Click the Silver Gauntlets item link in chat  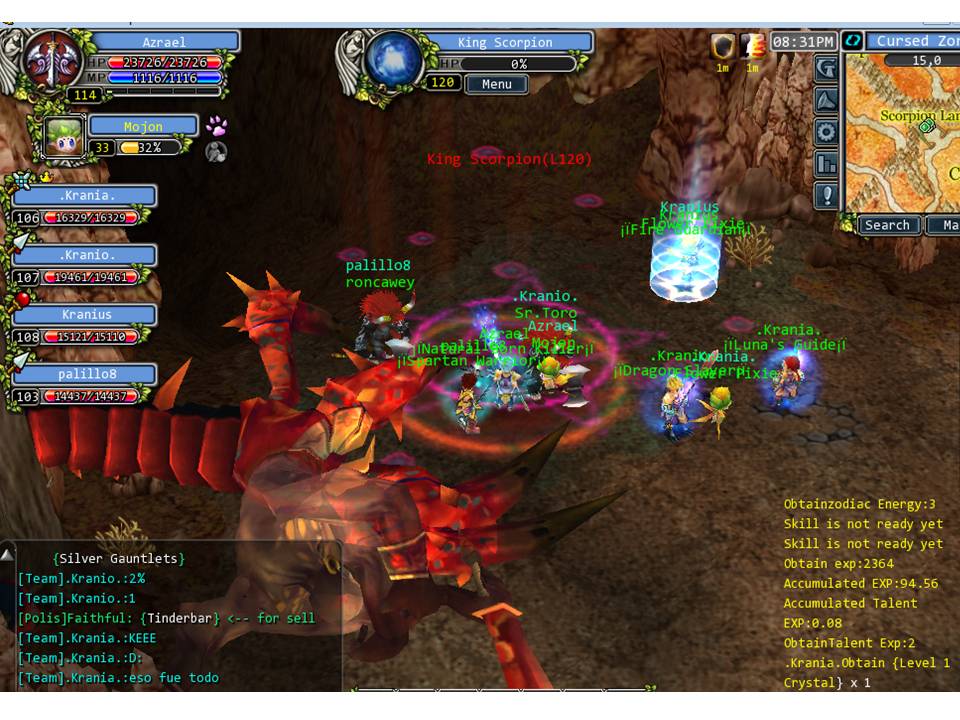coord(119,559)
